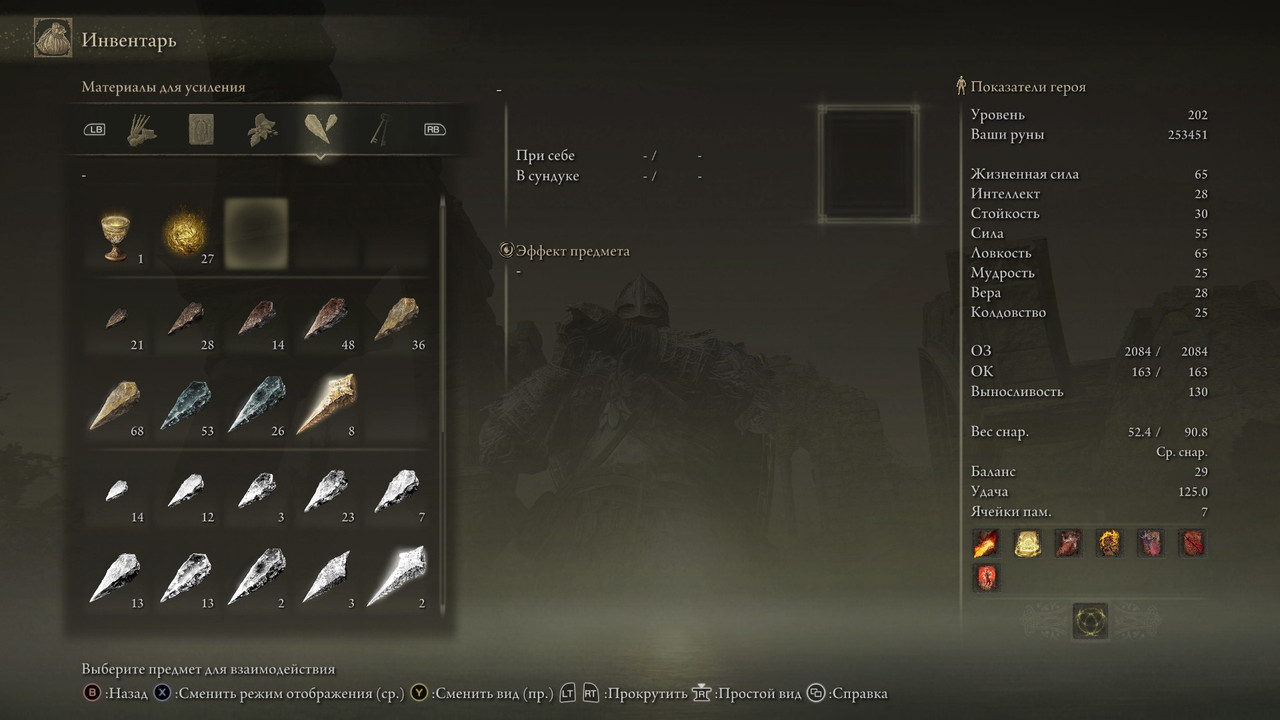The width and height of the screenshot is (1280, 720).
Task: Choose the golden smithing stone stack of 36
Action: 396,320
